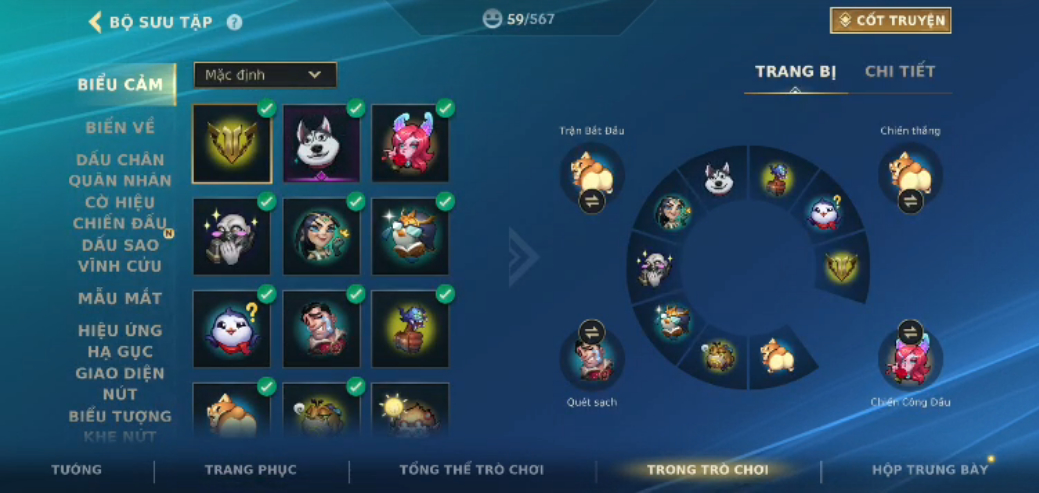Select the Giao Diện Nút category
Image resolution: width=1039 pixels, height=493 pixels.
click(121, 384)
